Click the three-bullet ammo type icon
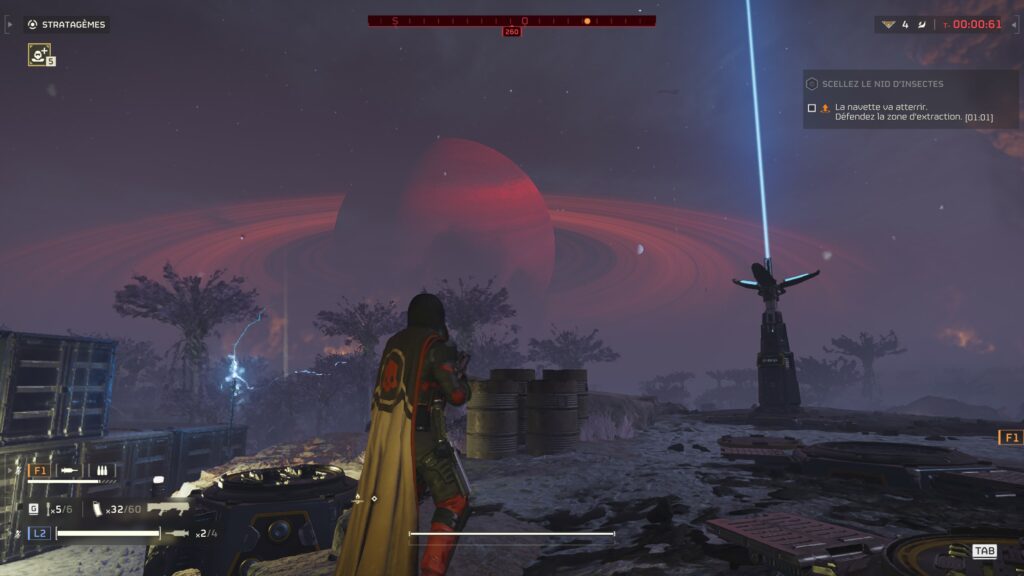 (104, 469)
